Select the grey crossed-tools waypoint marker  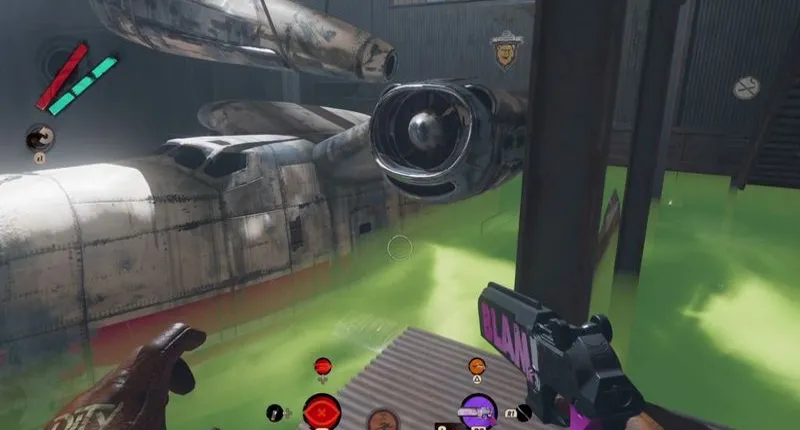point(746,88)
